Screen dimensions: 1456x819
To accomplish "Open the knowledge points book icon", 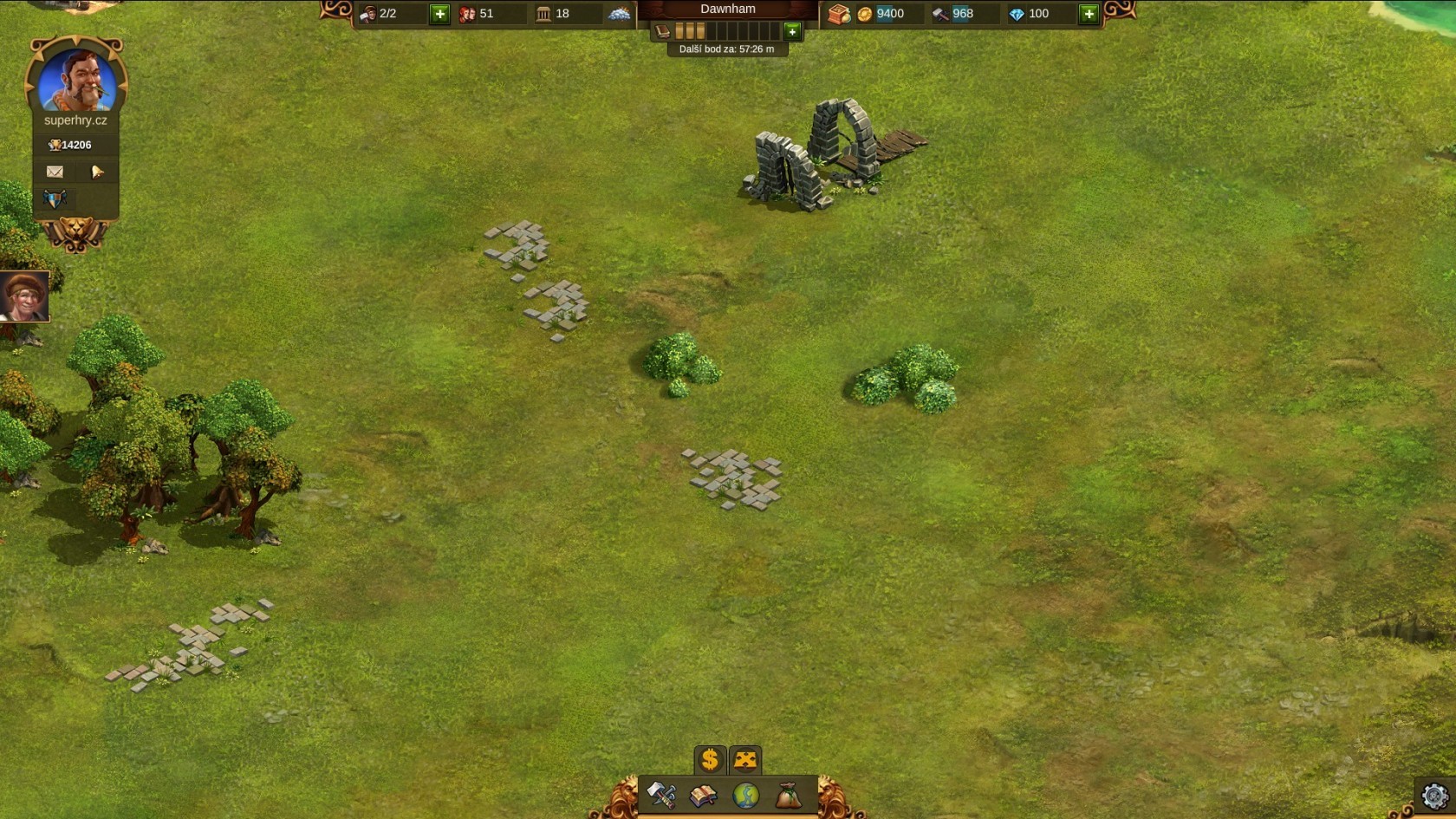I will tap(663, 32).
